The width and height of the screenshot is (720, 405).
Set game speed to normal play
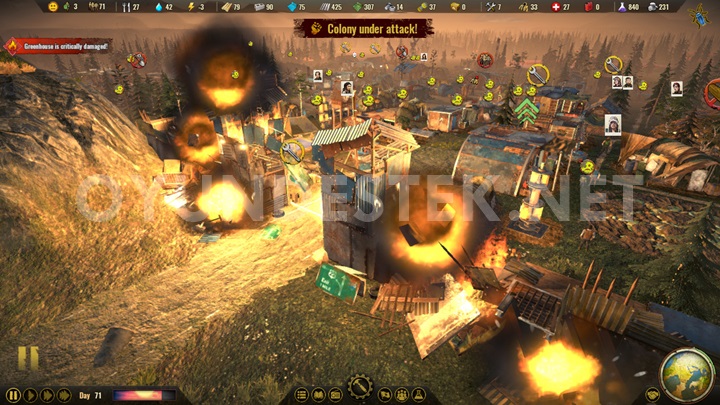(30, 395)
